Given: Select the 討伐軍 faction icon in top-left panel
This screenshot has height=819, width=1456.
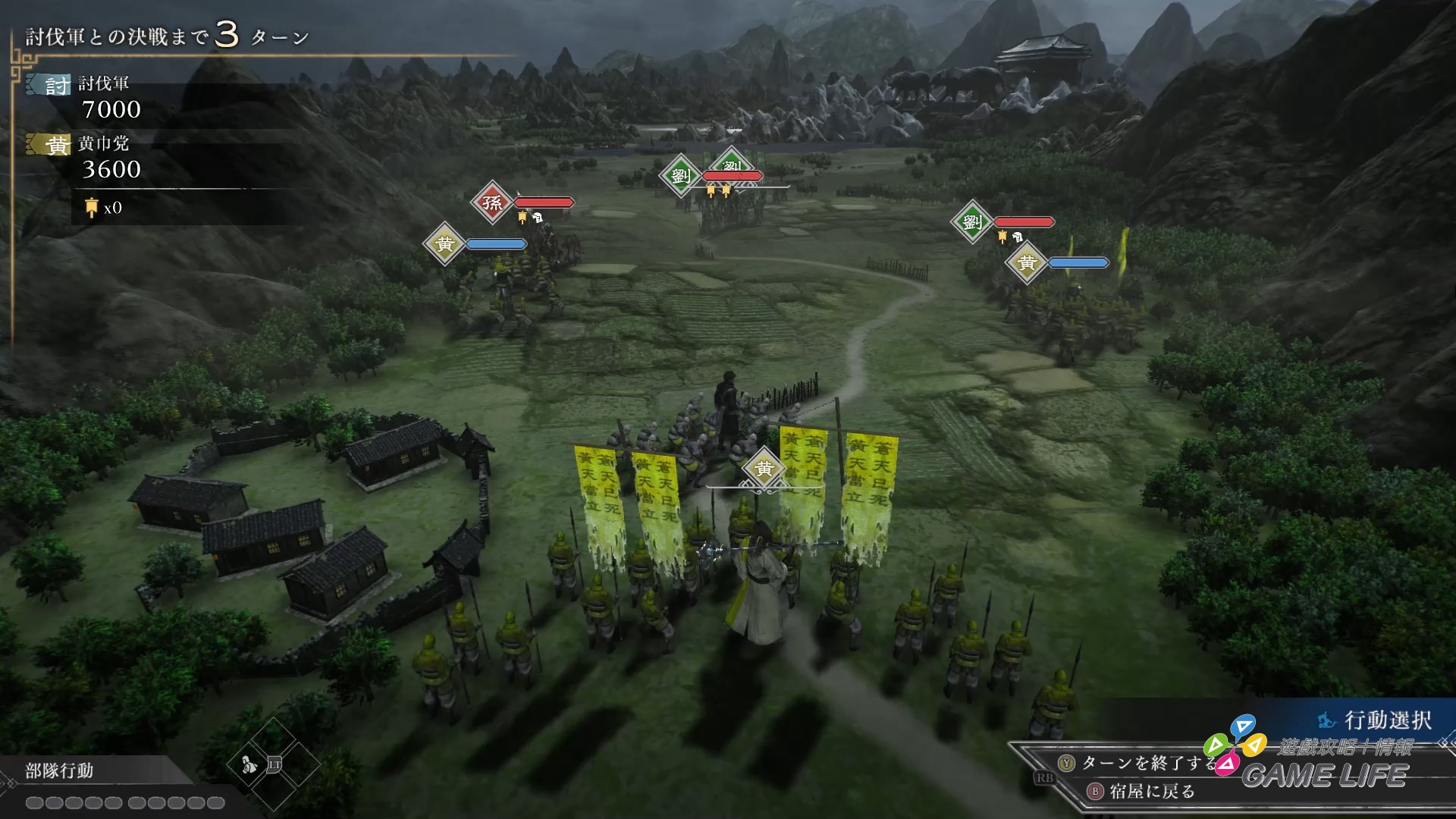Looking at the screenshot, I should point(48,85).
